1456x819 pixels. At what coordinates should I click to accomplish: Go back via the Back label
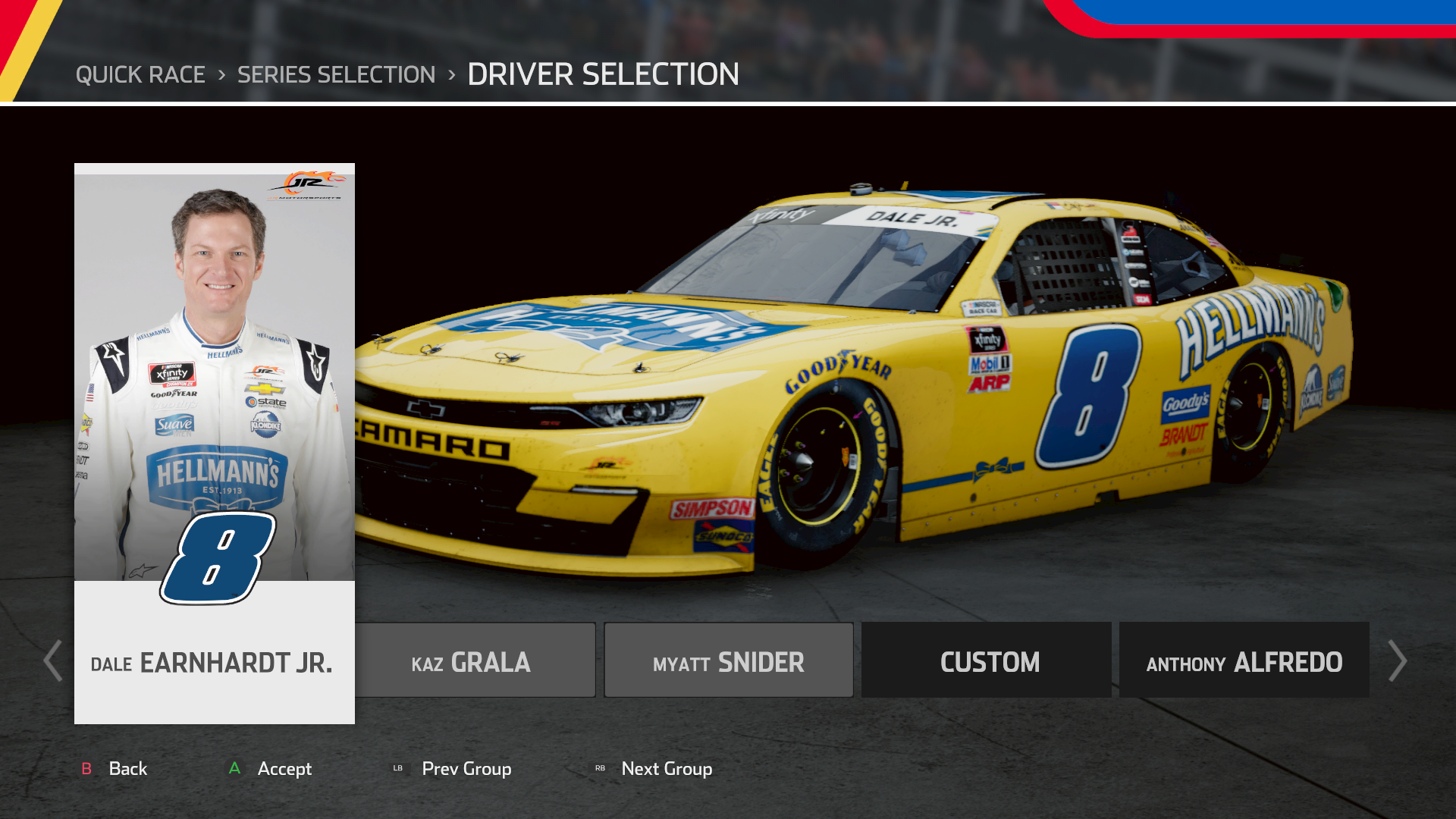(x=127, y=769)
